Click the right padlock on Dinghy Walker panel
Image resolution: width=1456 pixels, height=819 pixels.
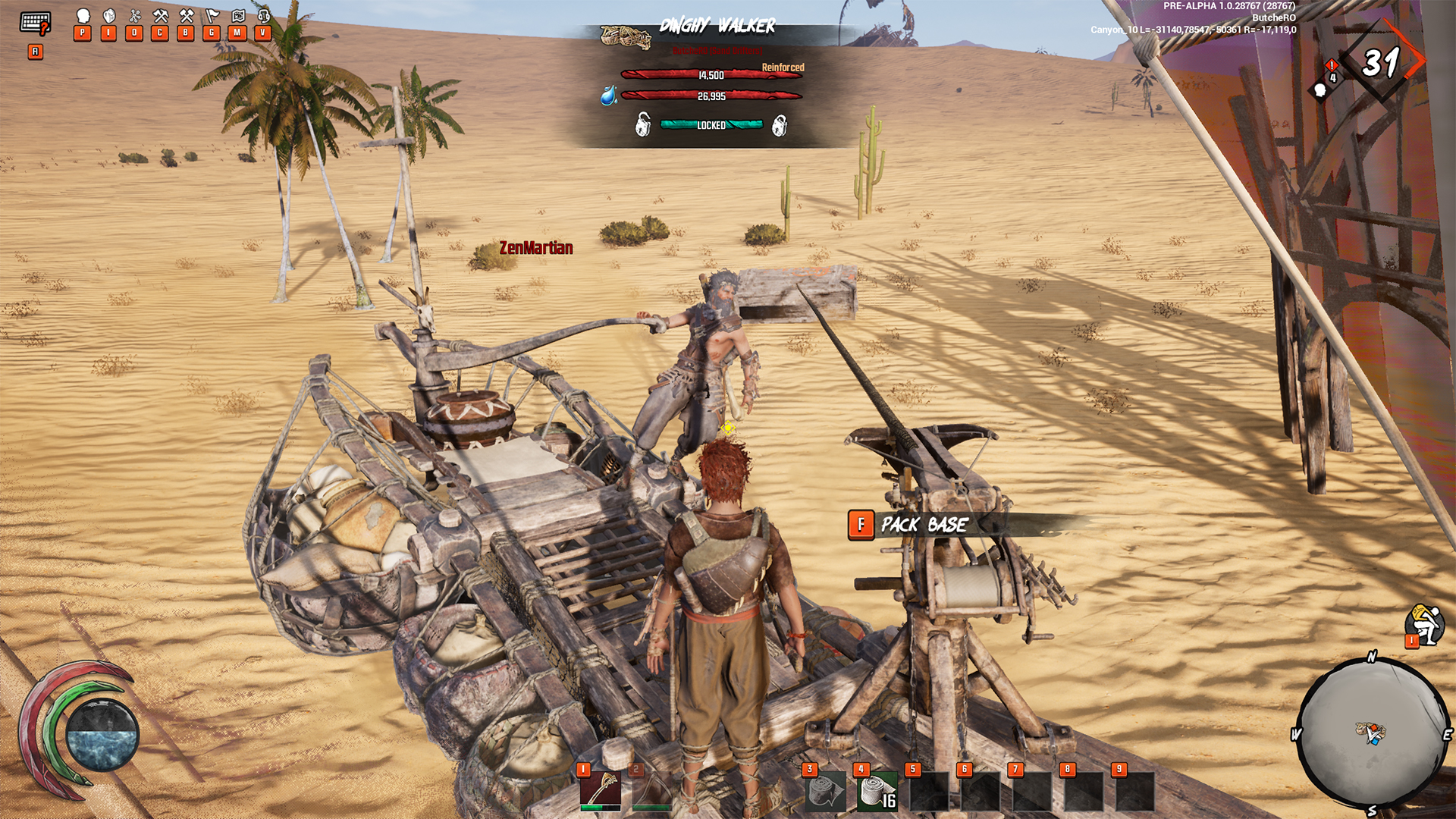pyautogui.click(x=779, y=125)
